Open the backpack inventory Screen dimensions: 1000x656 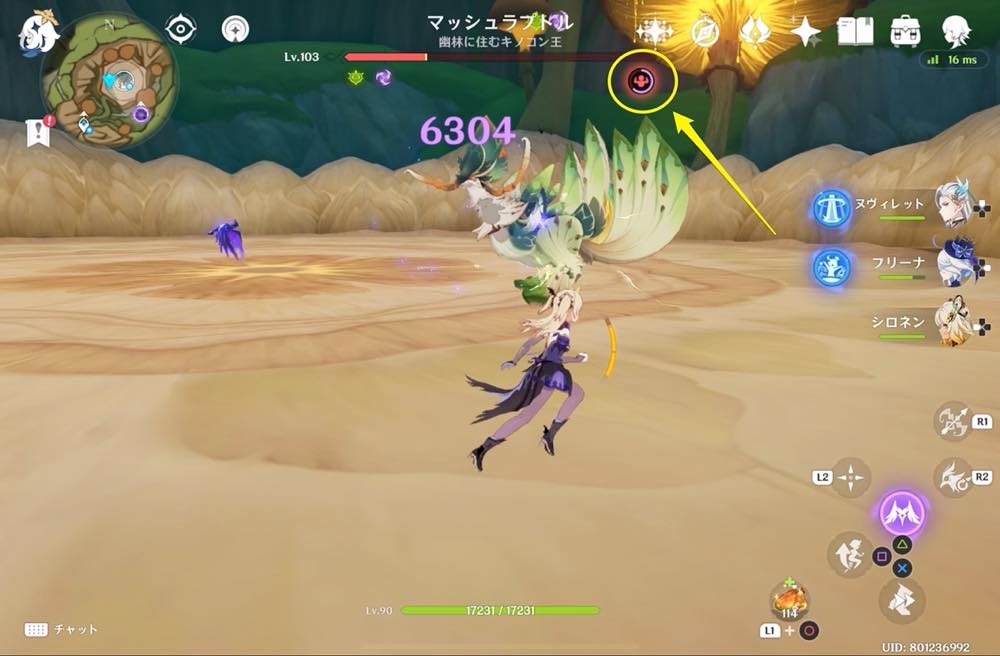coord(906,32)
